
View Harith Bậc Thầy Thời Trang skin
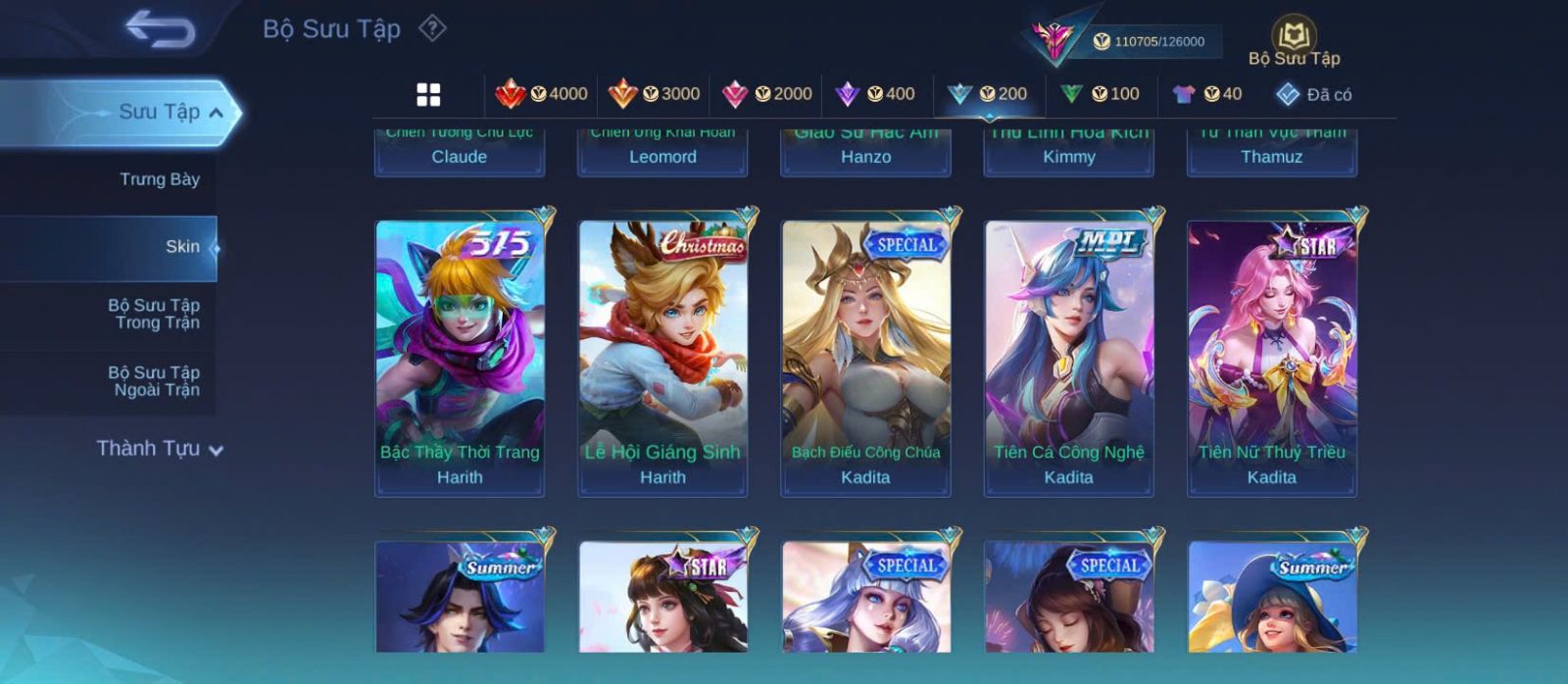click(460, 358)
